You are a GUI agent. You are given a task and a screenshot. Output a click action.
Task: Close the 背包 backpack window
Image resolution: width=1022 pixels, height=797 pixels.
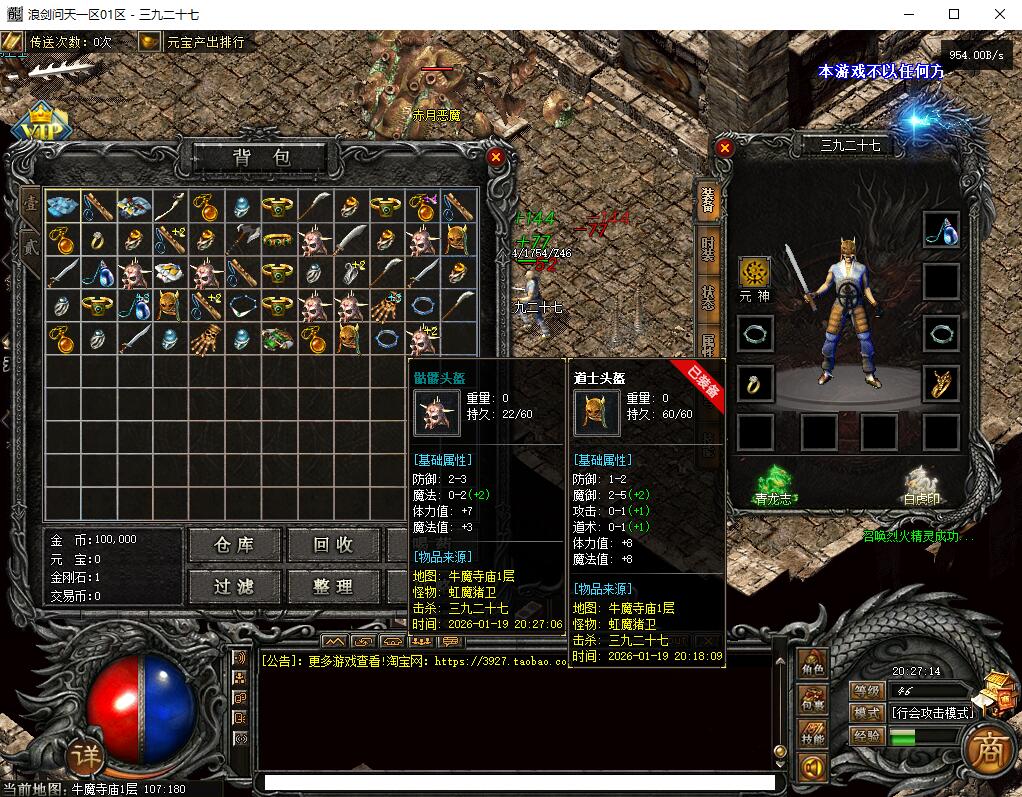(495, 157)
